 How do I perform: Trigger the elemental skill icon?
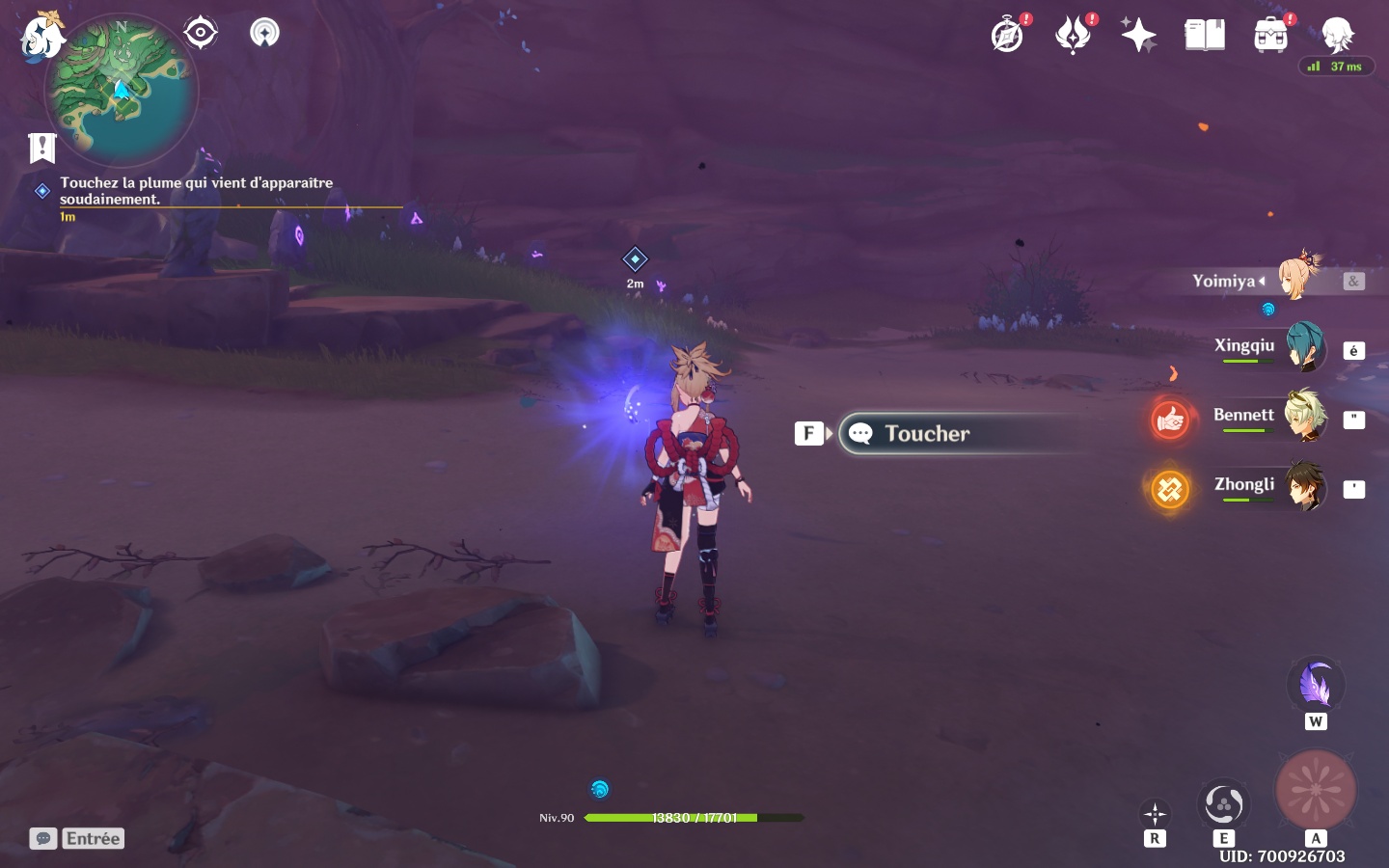click(x=1223, y=804)
